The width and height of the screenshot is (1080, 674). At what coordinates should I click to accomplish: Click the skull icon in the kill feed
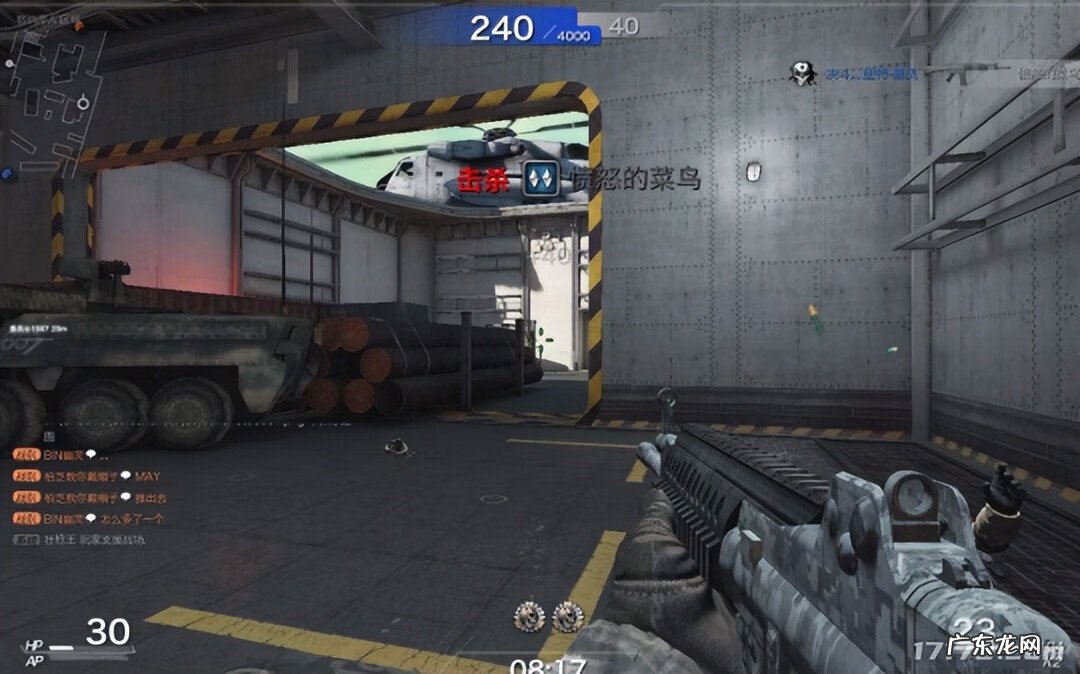pos(801,73)
